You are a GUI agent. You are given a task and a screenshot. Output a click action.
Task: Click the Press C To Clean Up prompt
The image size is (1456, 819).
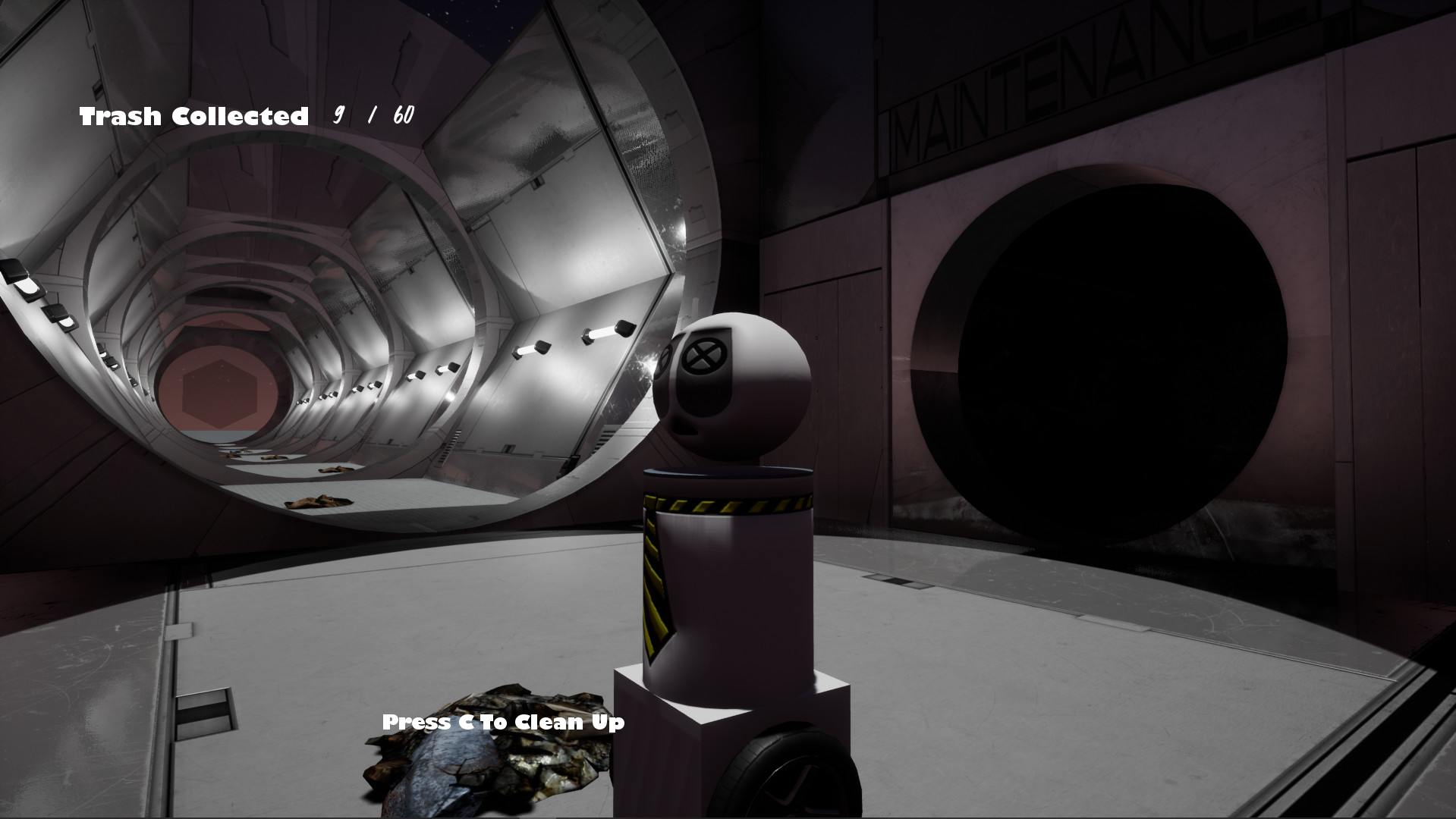(x=502, y=723)
